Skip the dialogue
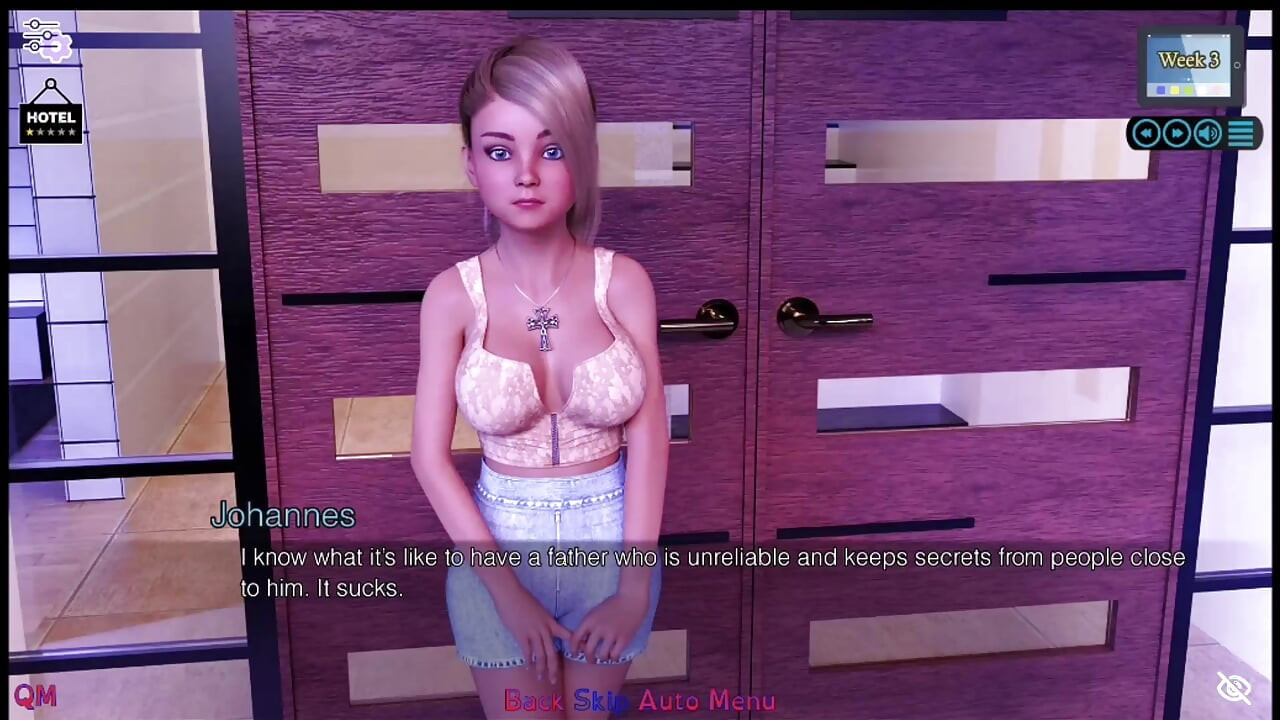This screenshot has height=720, width=1280. [601, 701]
